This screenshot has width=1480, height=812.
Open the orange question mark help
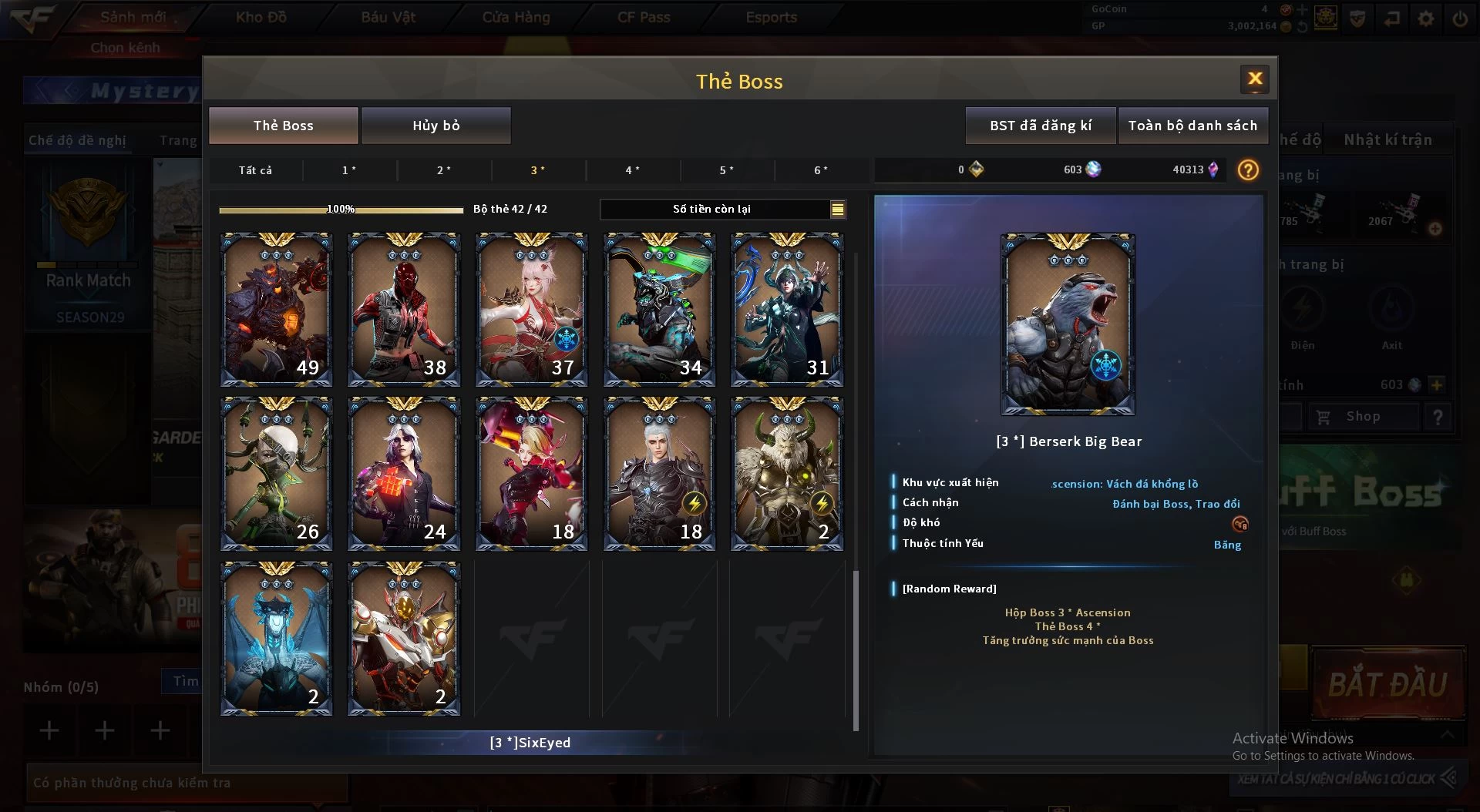pyautogui.click(x=1248, y=170)
